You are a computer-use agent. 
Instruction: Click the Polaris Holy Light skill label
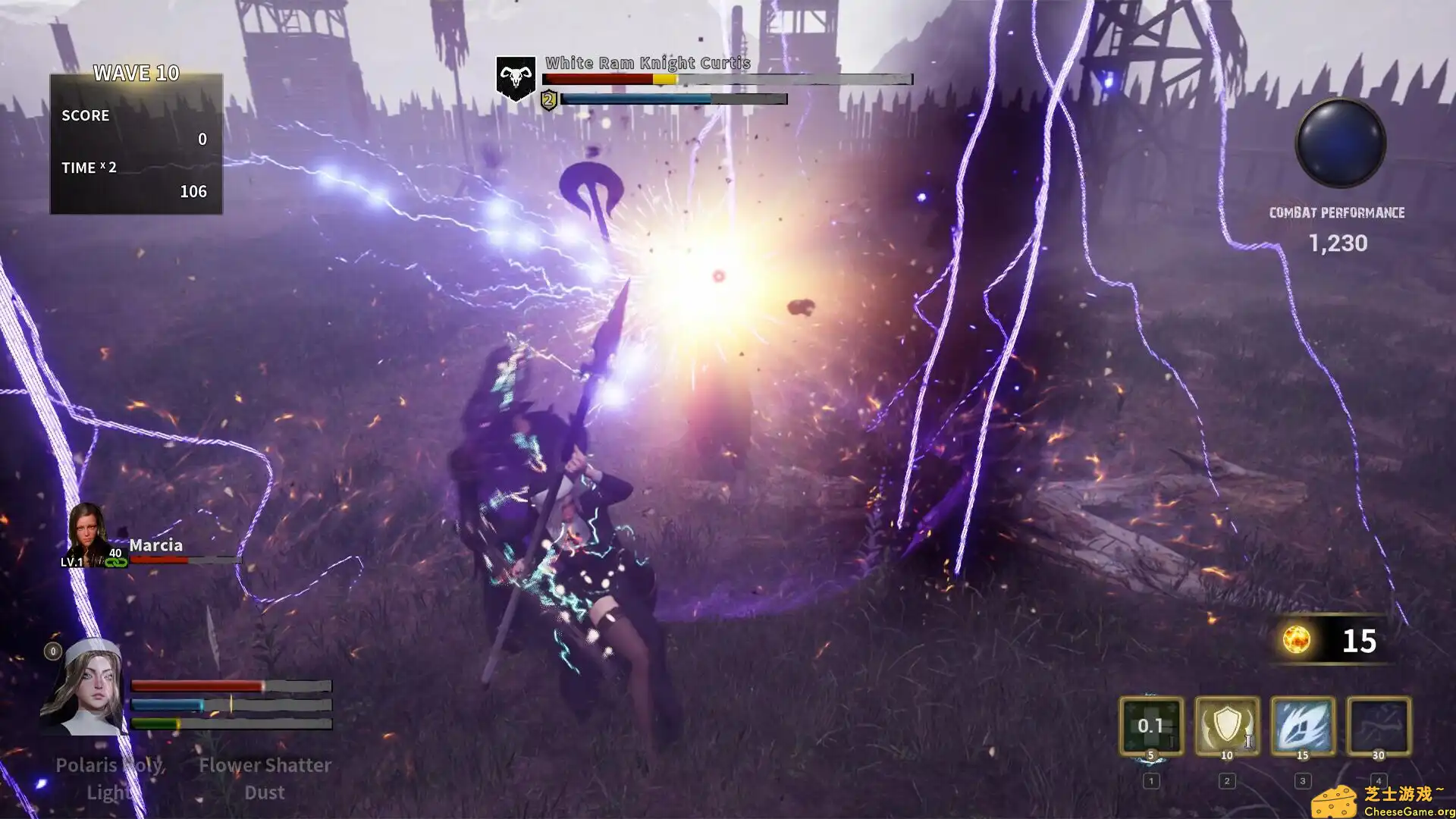point(111,778)
